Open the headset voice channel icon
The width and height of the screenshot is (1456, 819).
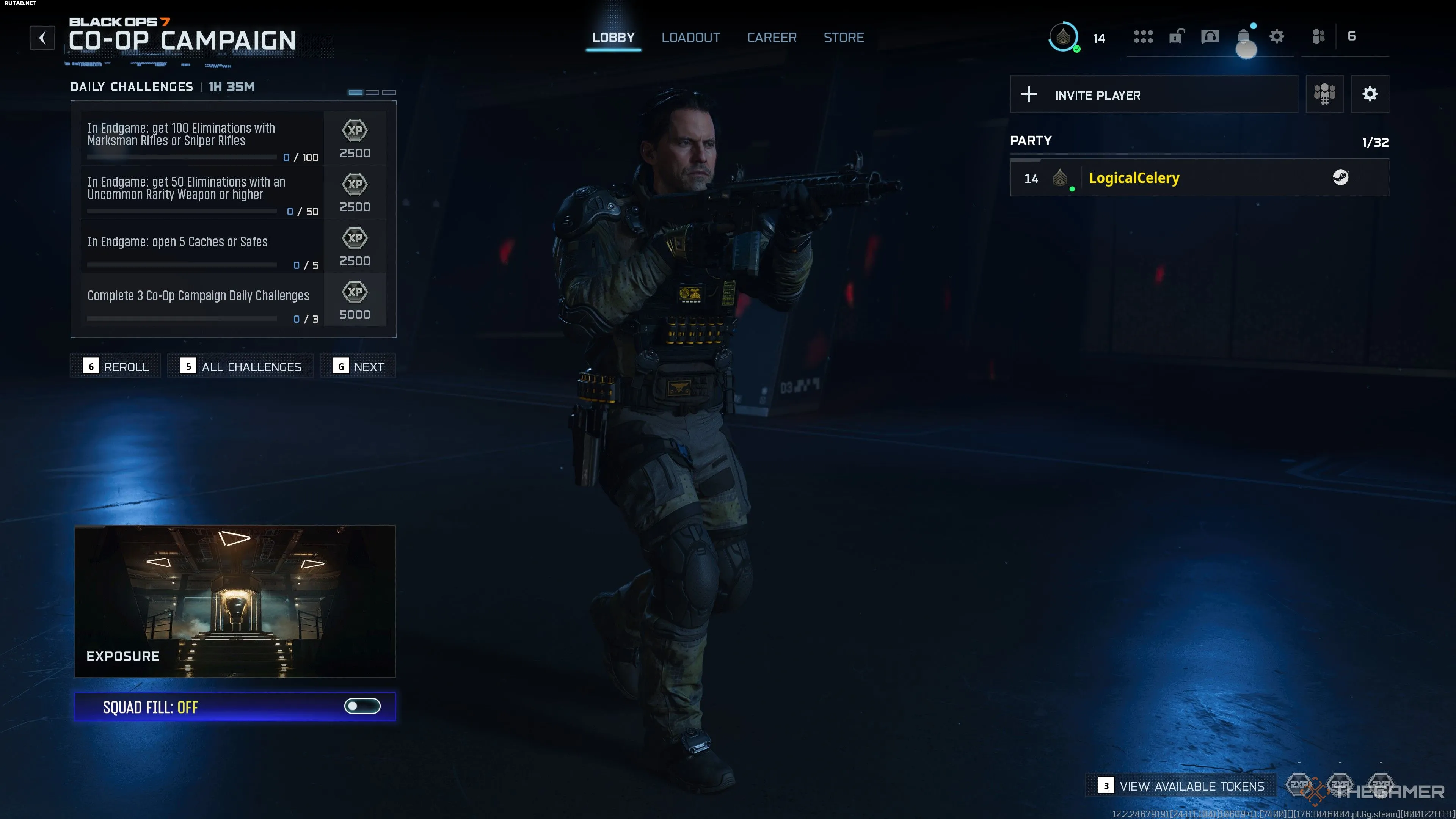pos(1210,37)
